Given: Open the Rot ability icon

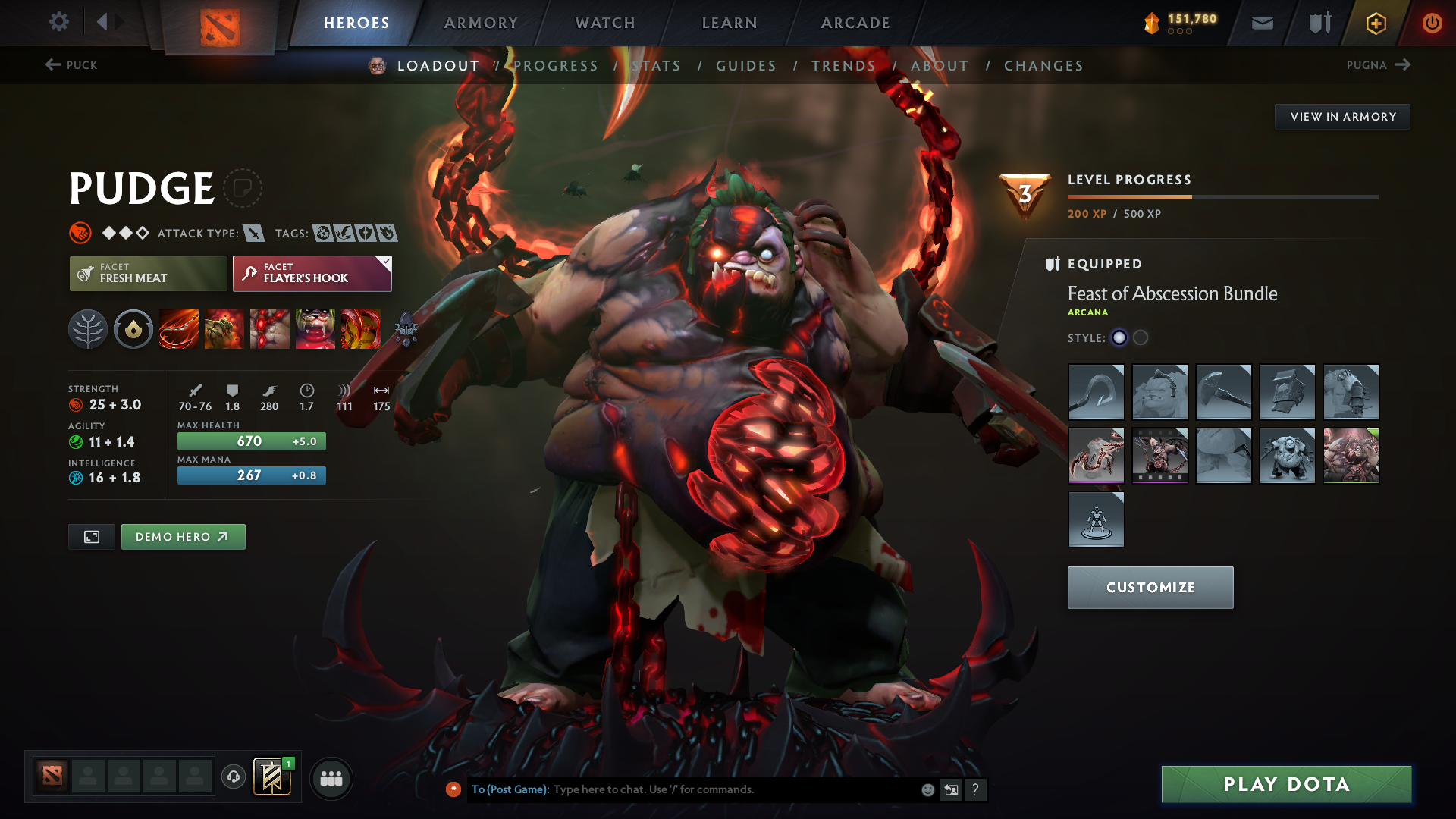Looking at the screenshot, I should pos(224,328).
